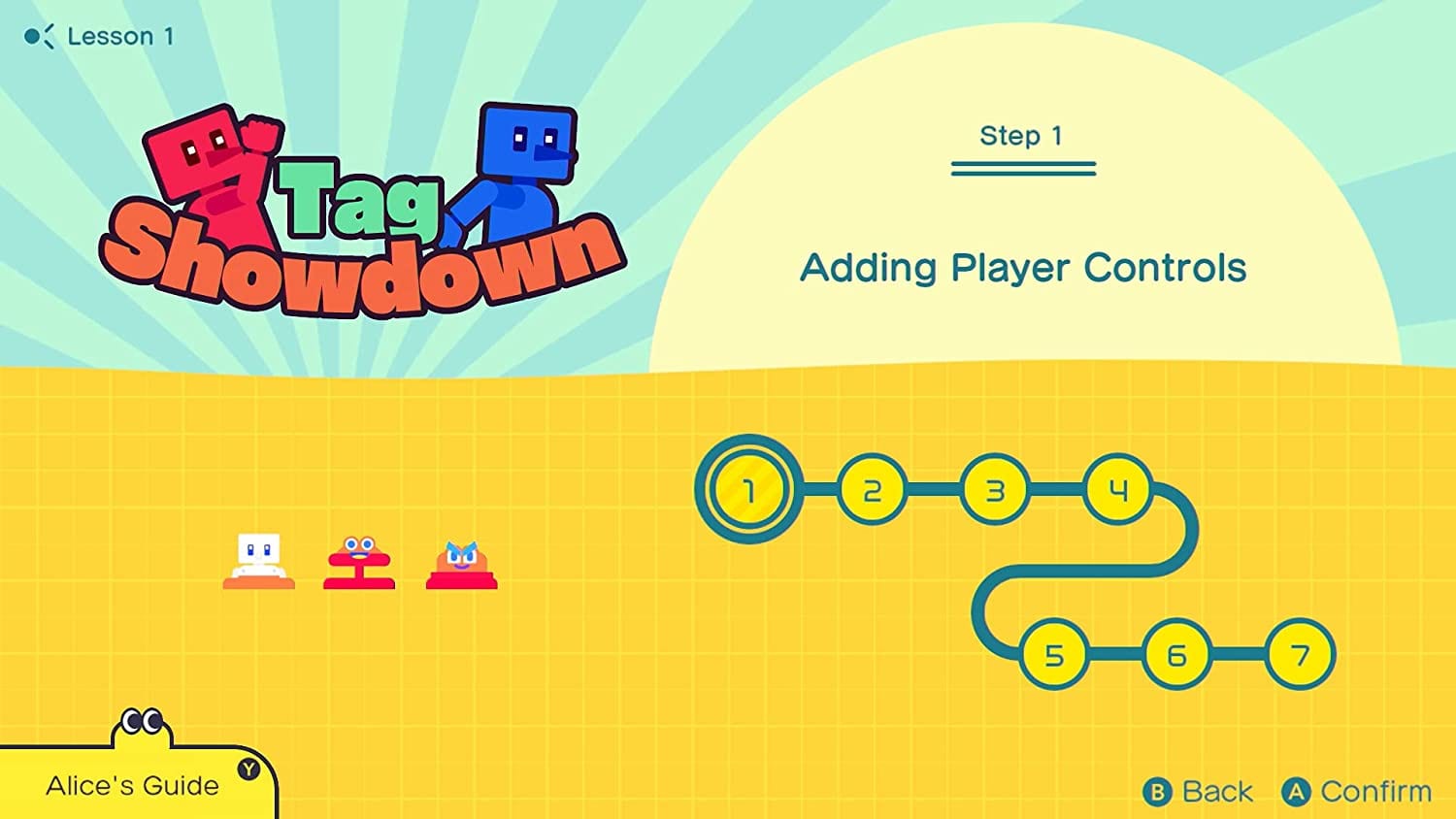Click the Adding Player Controls title
Image resolution: width=1456 pixels, height=819 pixels.
coord(1024,269)
